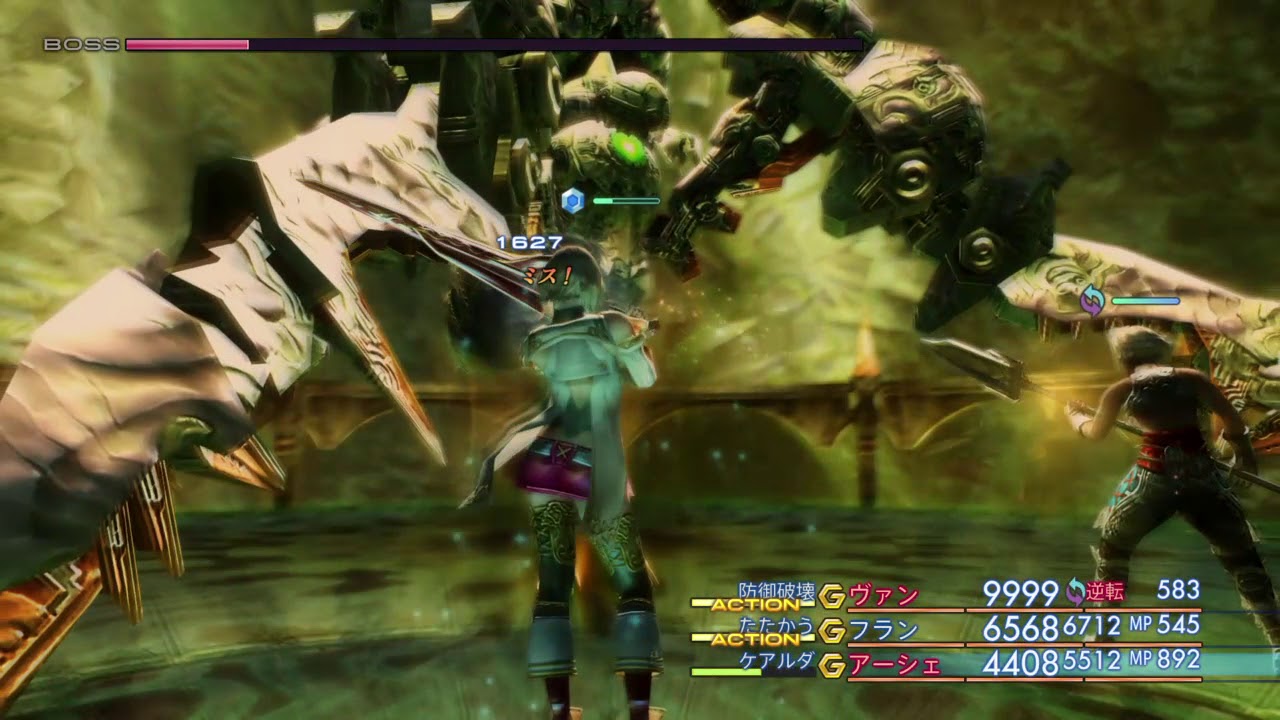Choose アーシェ's row in the party list
Viewport: 1280px width, 720px height.
(x=895, y=664)
